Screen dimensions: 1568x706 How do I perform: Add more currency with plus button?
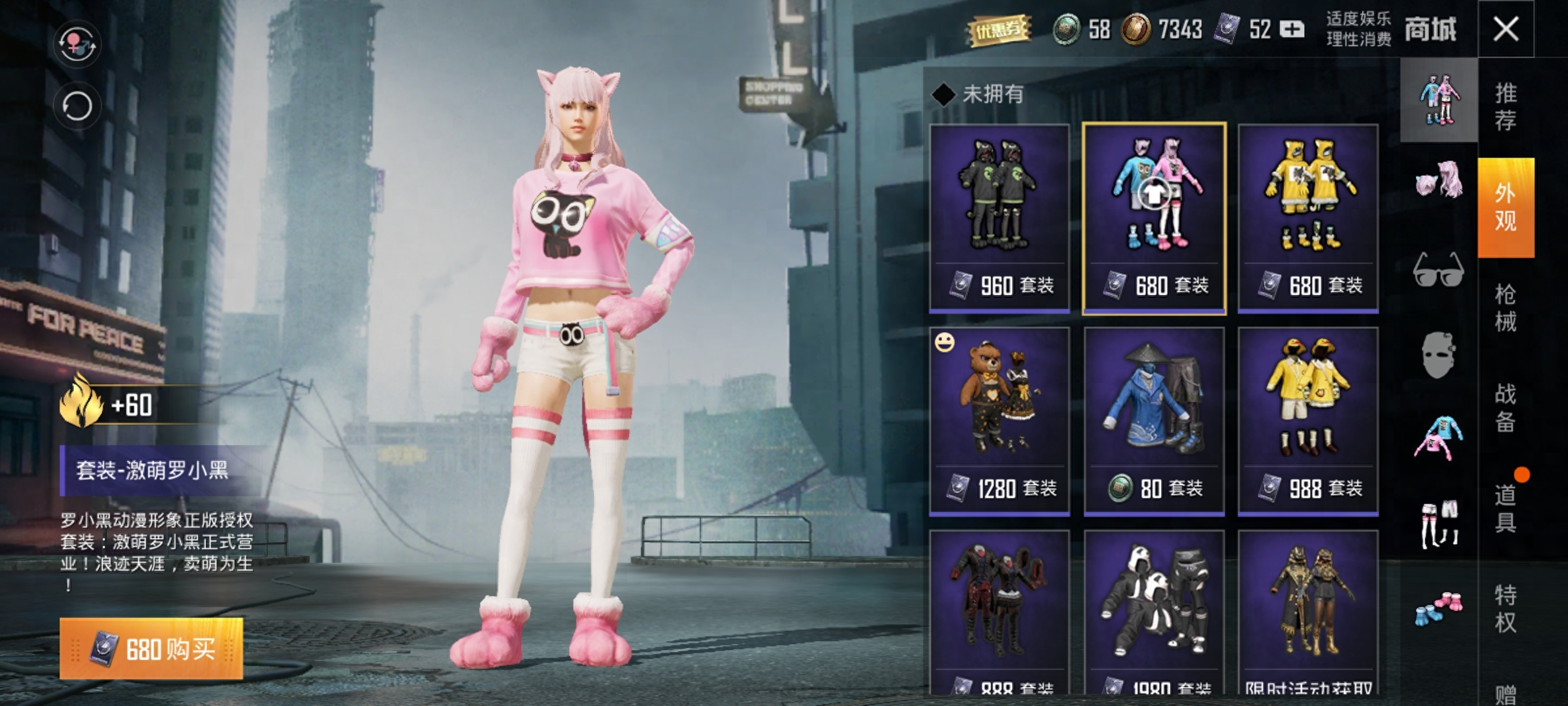pos(1292,29)
